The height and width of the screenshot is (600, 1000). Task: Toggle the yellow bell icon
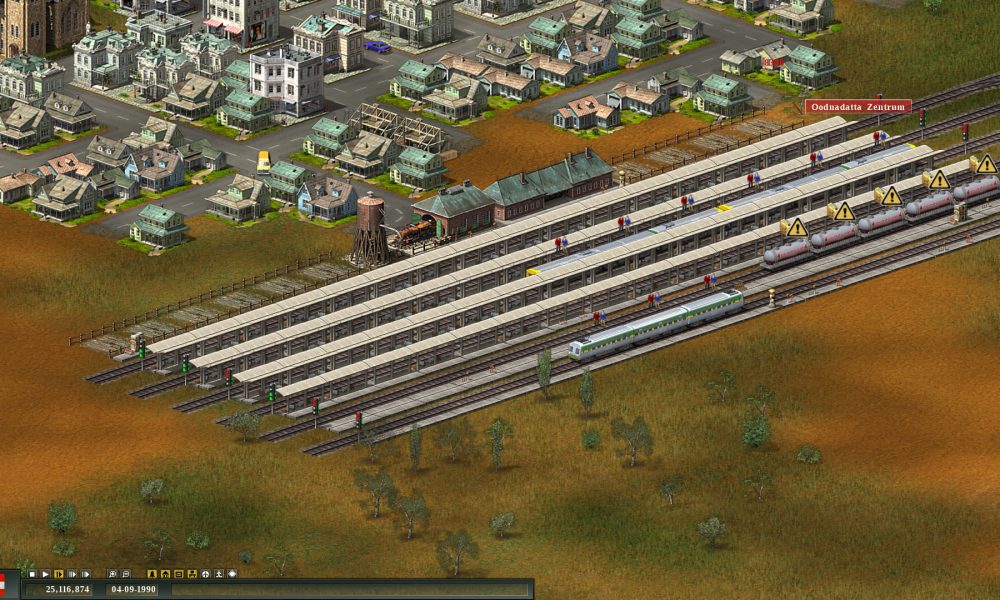[x=152, y=574]
